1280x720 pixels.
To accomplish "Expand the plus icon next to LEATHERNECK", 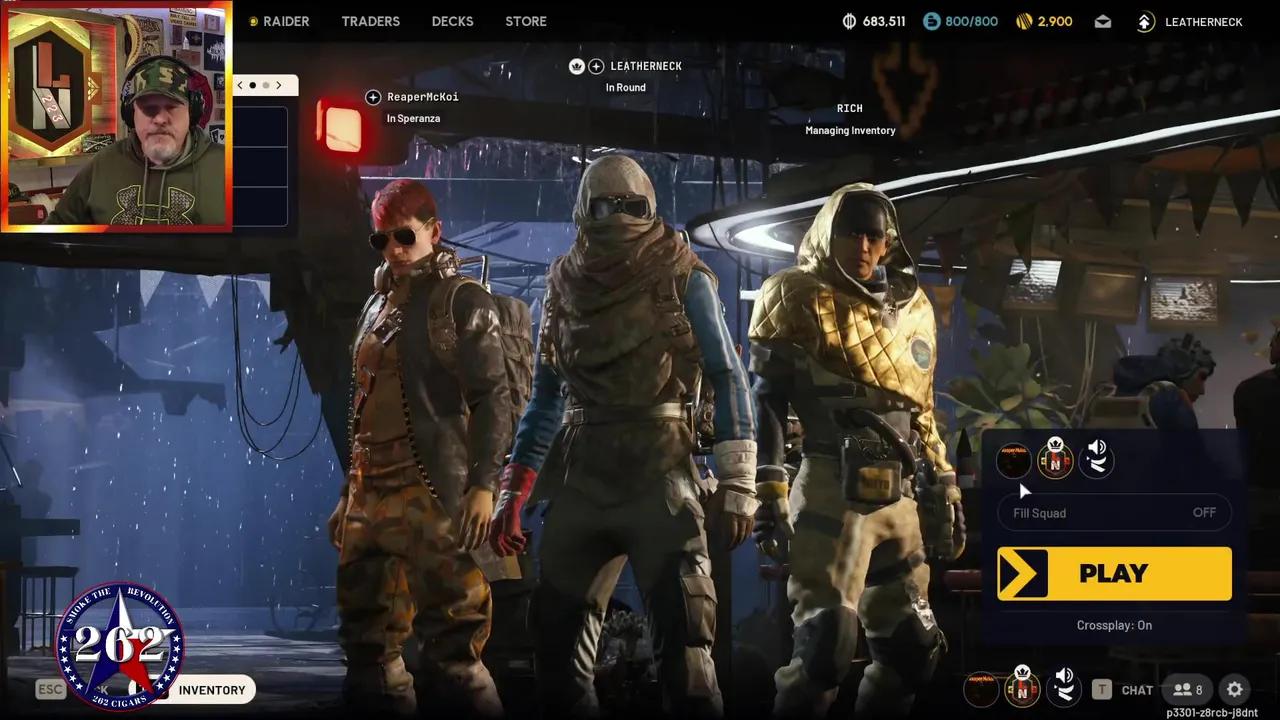I will 597,66.
